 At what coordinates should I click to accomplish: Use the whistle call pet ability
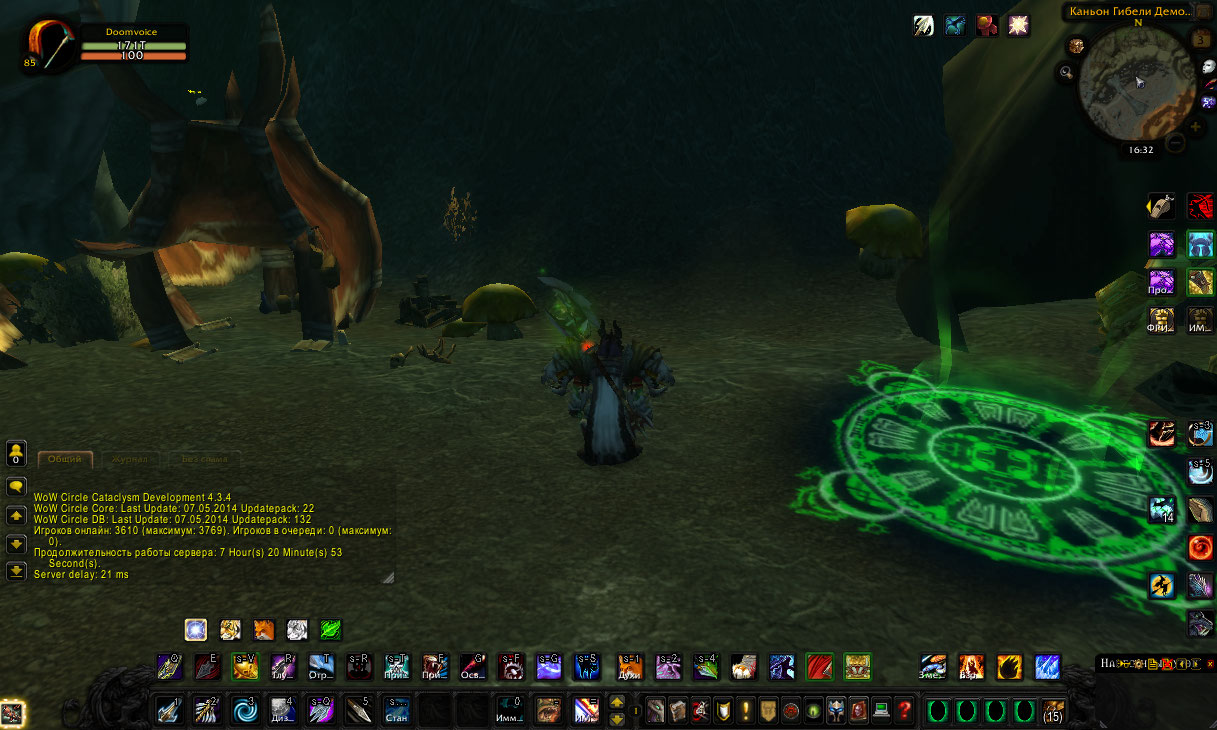(1160, 205)
